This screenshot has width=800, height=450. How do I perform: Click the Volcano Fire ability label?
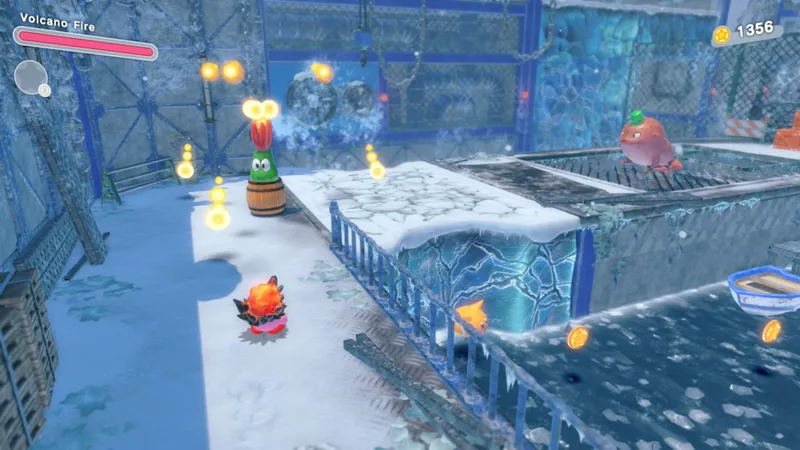pyautogui.click(x=57, y=26)
